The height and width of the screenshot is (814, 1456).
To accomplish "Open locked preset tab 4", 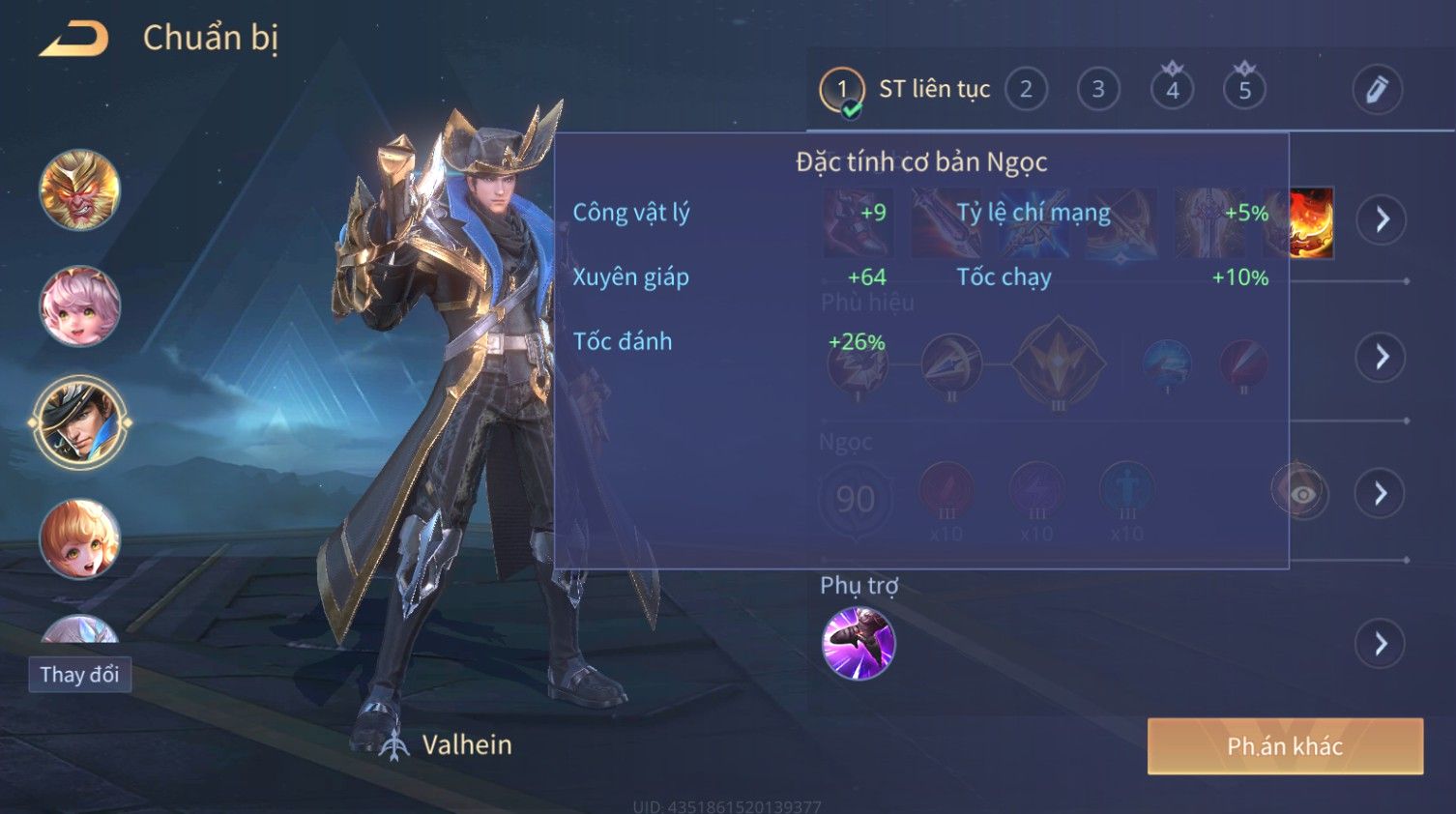I will [1172, 90].
